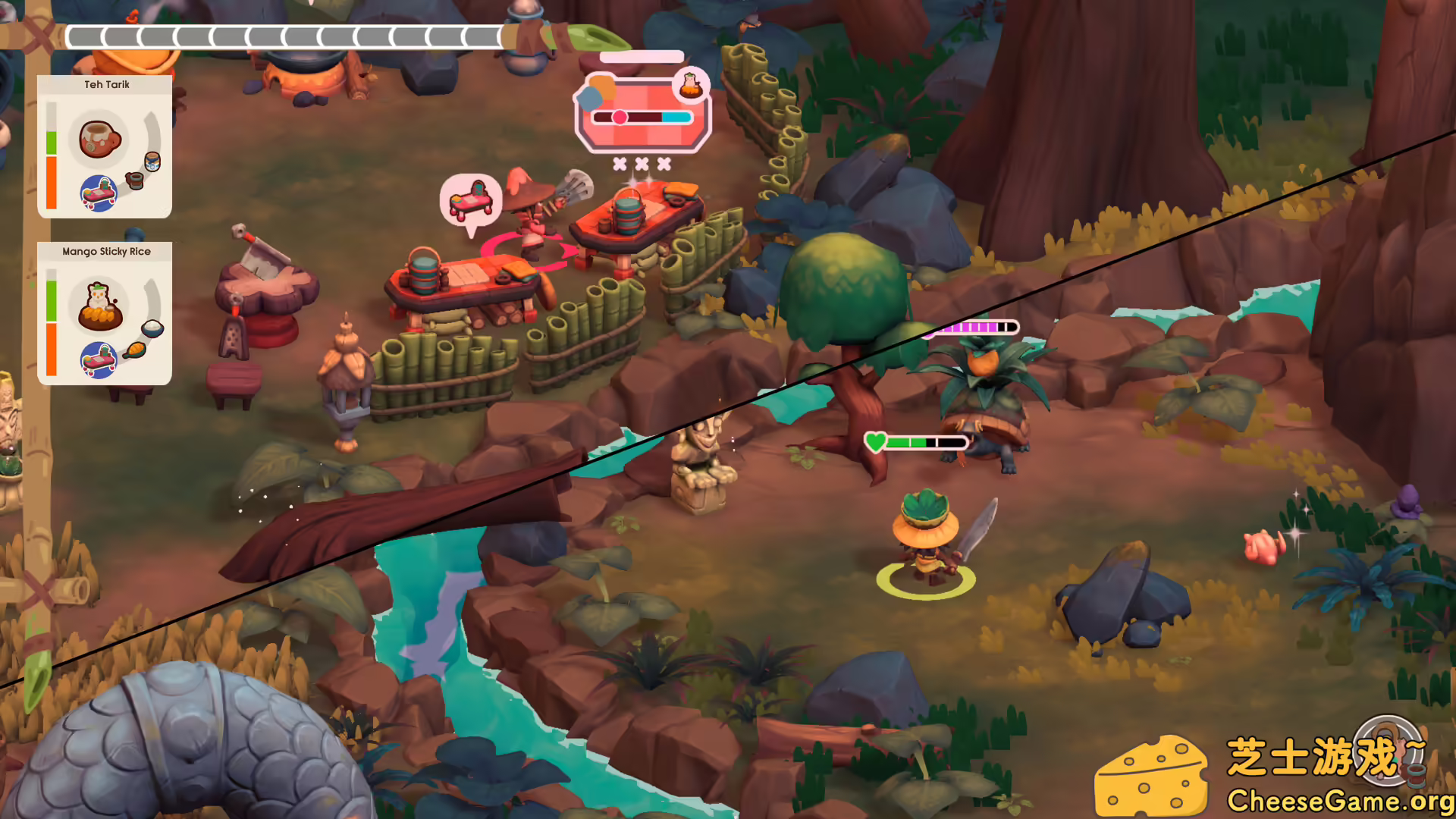Click the green vertical progress bar on Teh Tarik card

52,143
